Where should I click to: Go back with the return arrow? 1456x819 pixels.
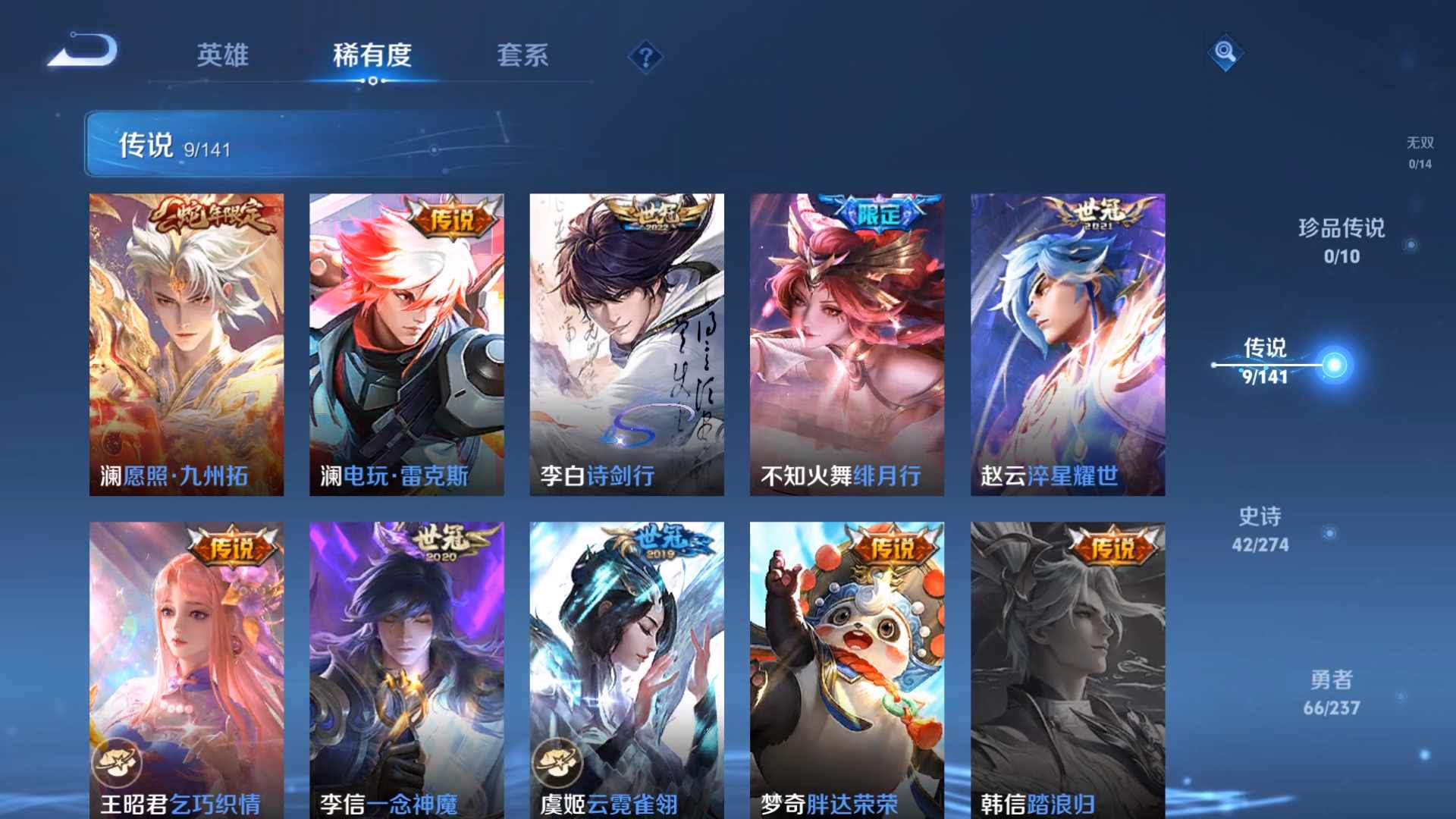coord(83,52)
